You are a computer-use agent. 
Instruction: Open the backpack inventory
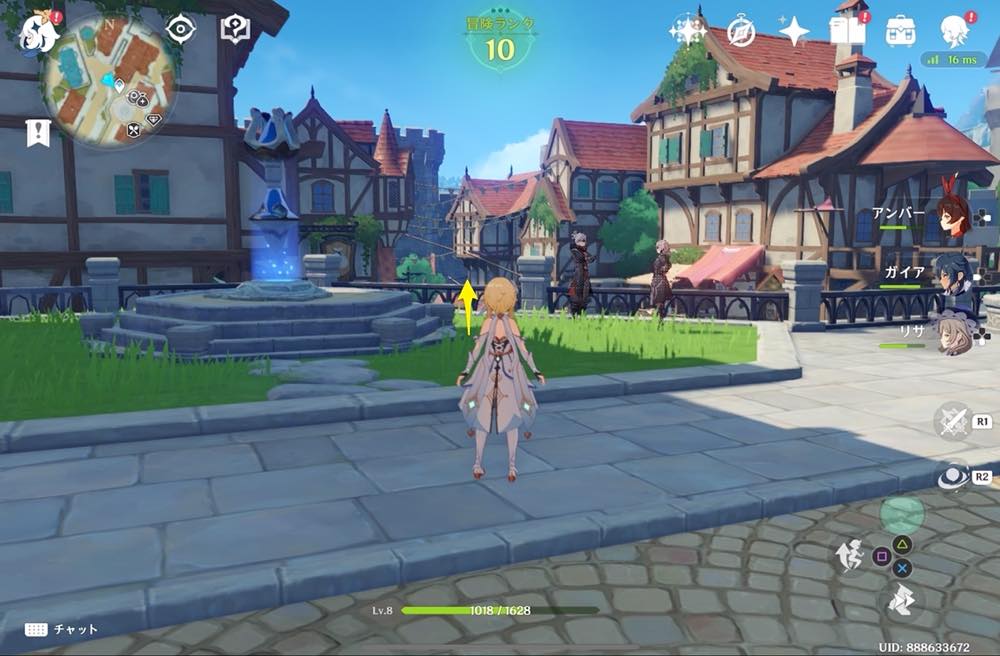(x=900, y=31)
